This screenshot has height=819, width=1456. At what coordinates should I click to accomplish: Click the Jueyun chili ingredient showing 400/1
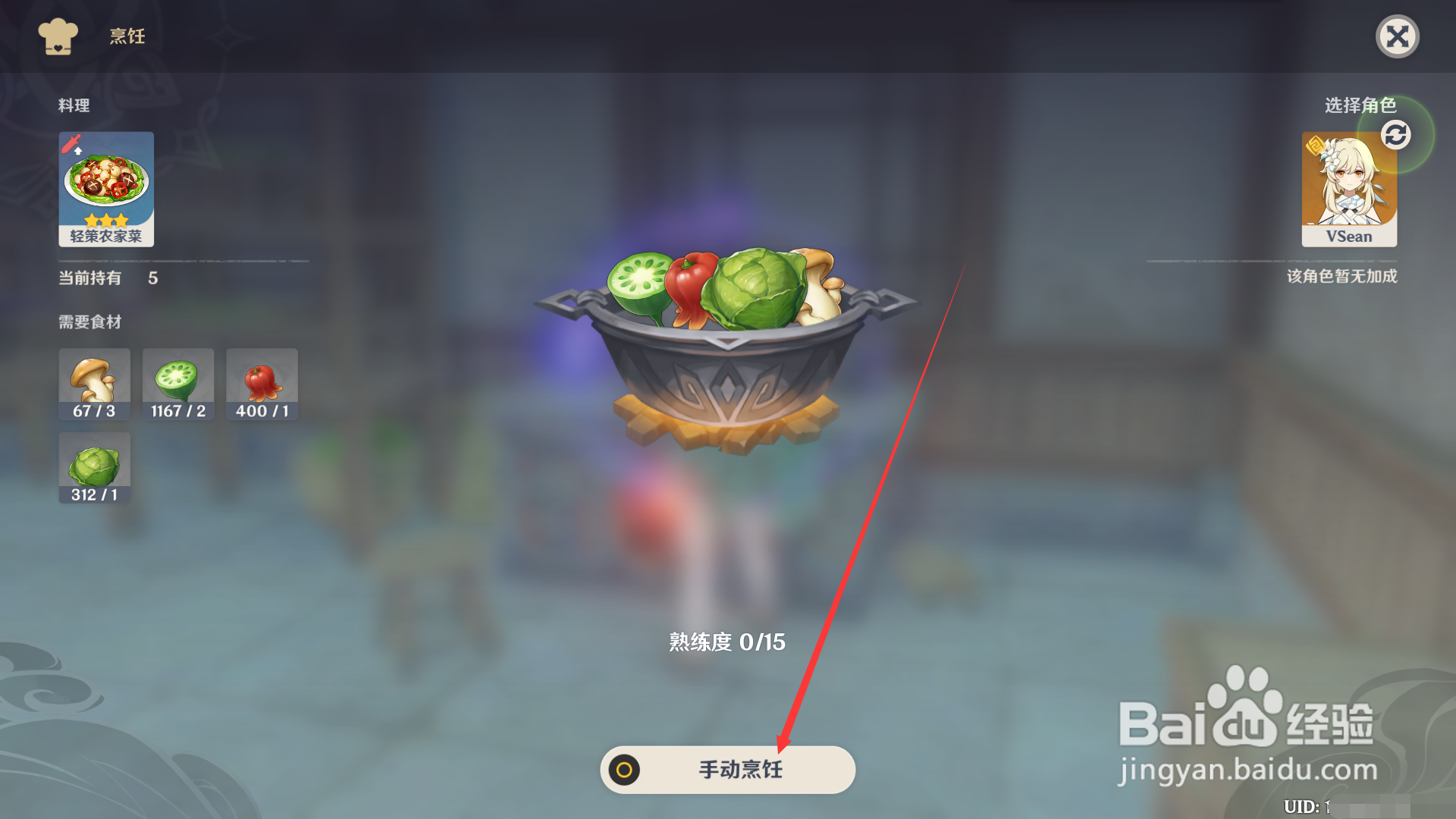coord(262,384)
